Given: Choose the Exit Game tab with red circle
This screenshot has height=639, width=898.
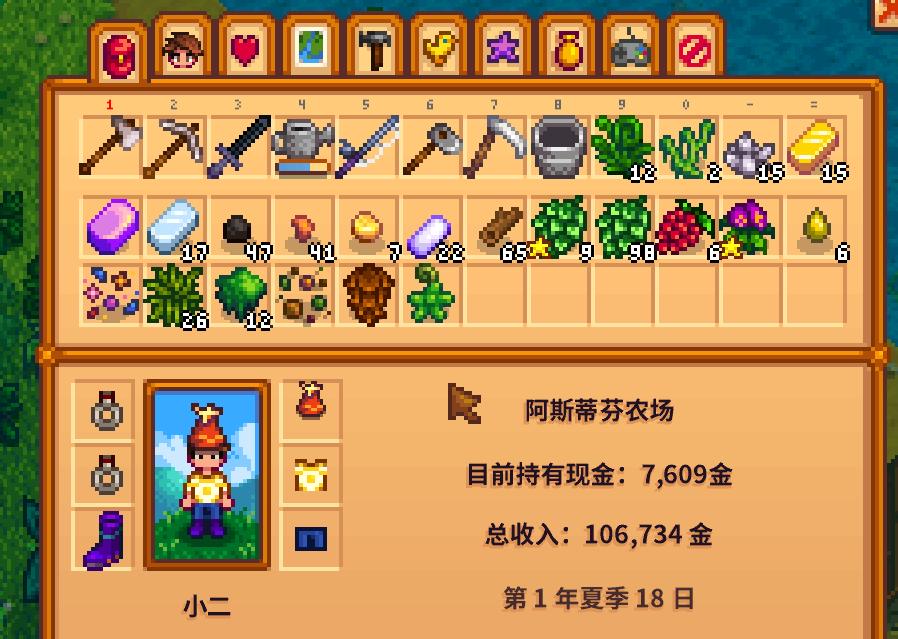Looking at the screenshot, I should coord(694,48).
